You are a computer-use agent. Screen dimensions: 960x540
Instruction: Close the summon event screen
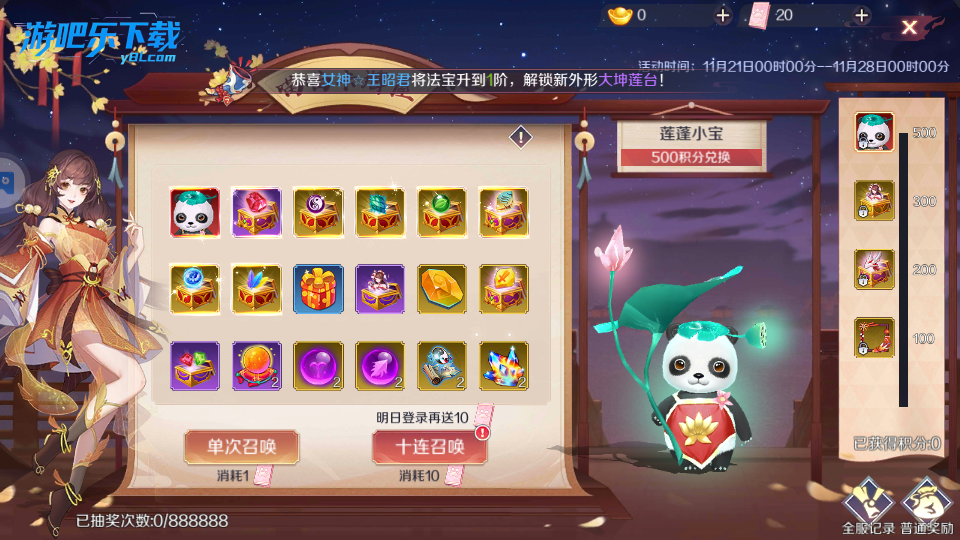[909, 28]
